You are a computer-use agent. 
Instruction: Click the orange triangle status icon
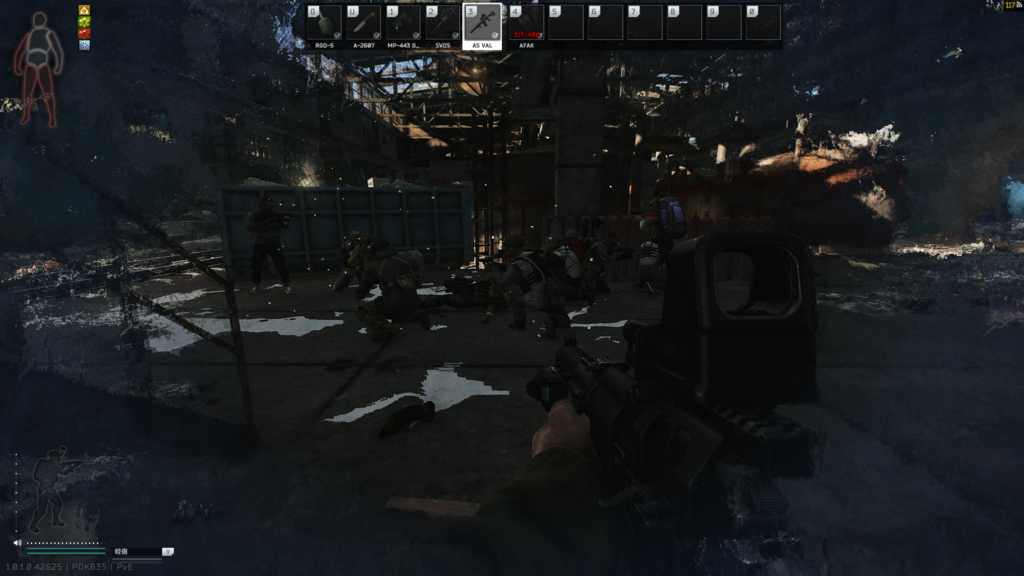pyautogui.click(x=84, y=10)
